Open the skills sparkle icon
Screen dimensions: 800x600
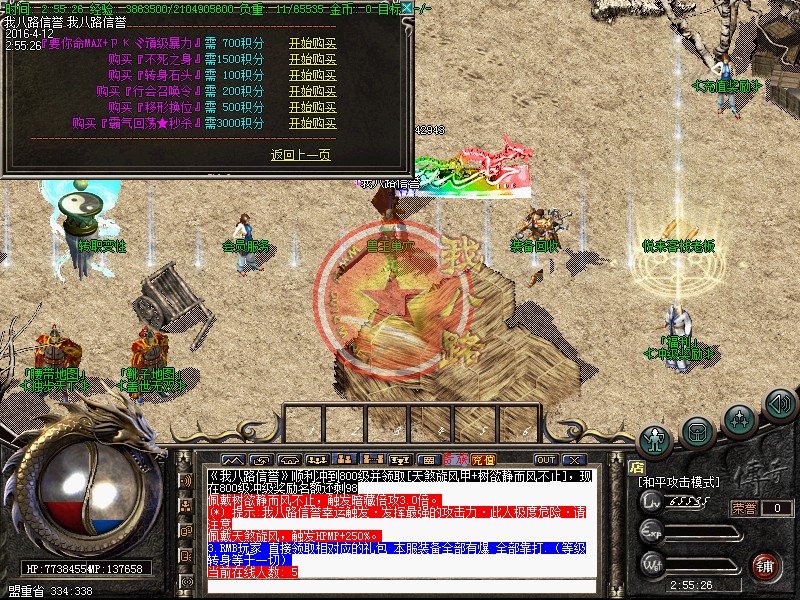[739, 418]
